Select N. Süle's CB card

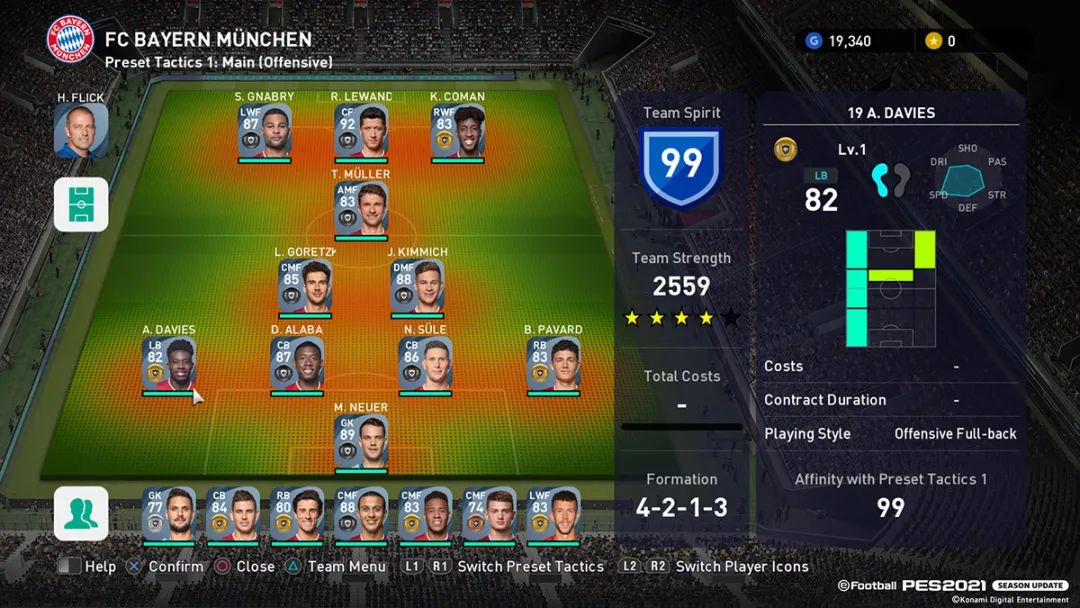[425, 364]
